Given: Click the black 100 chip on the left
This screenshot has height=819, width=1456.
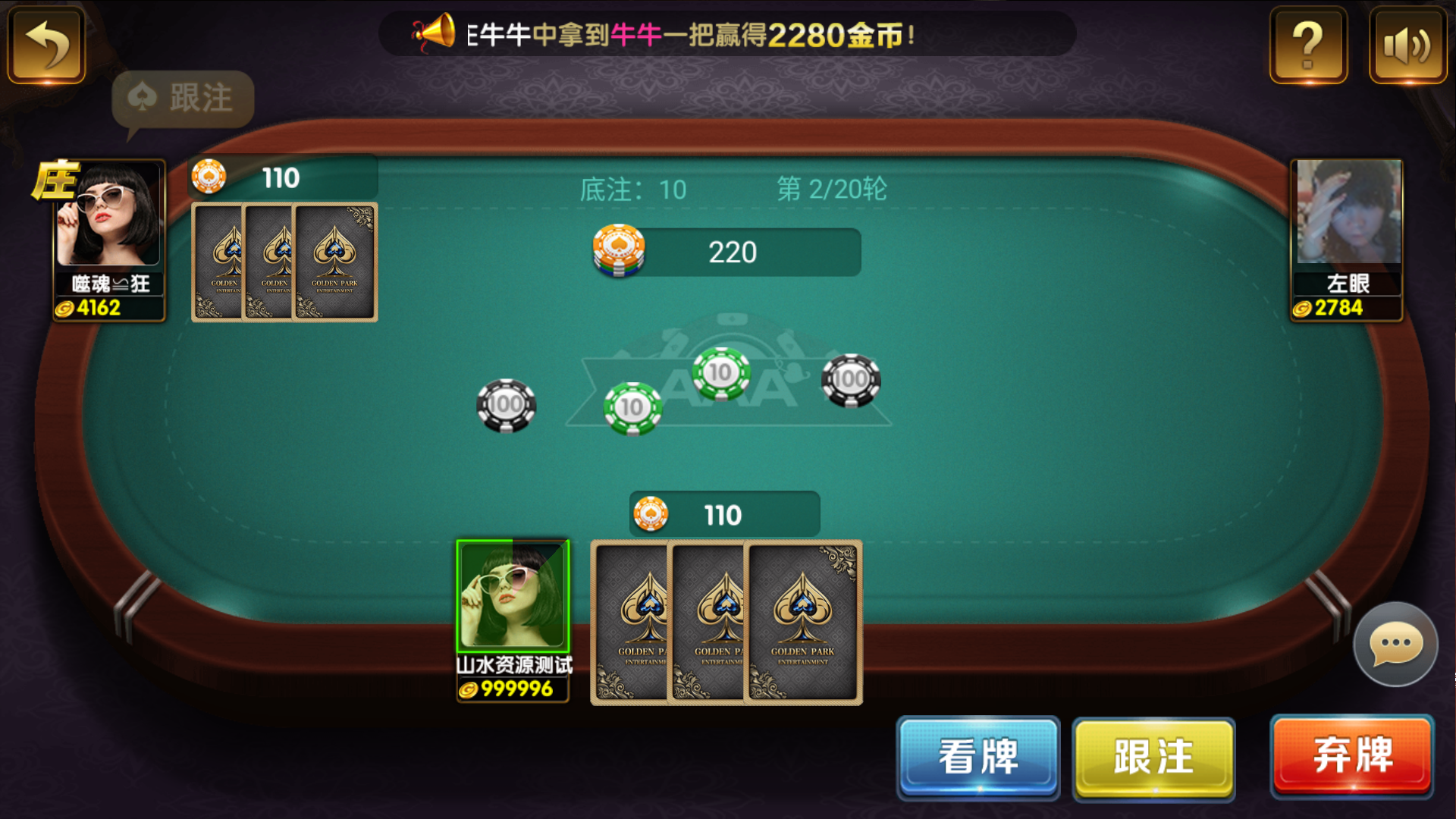Looking at the screenshot, I should pyautogui.click(x=508, y=404).
